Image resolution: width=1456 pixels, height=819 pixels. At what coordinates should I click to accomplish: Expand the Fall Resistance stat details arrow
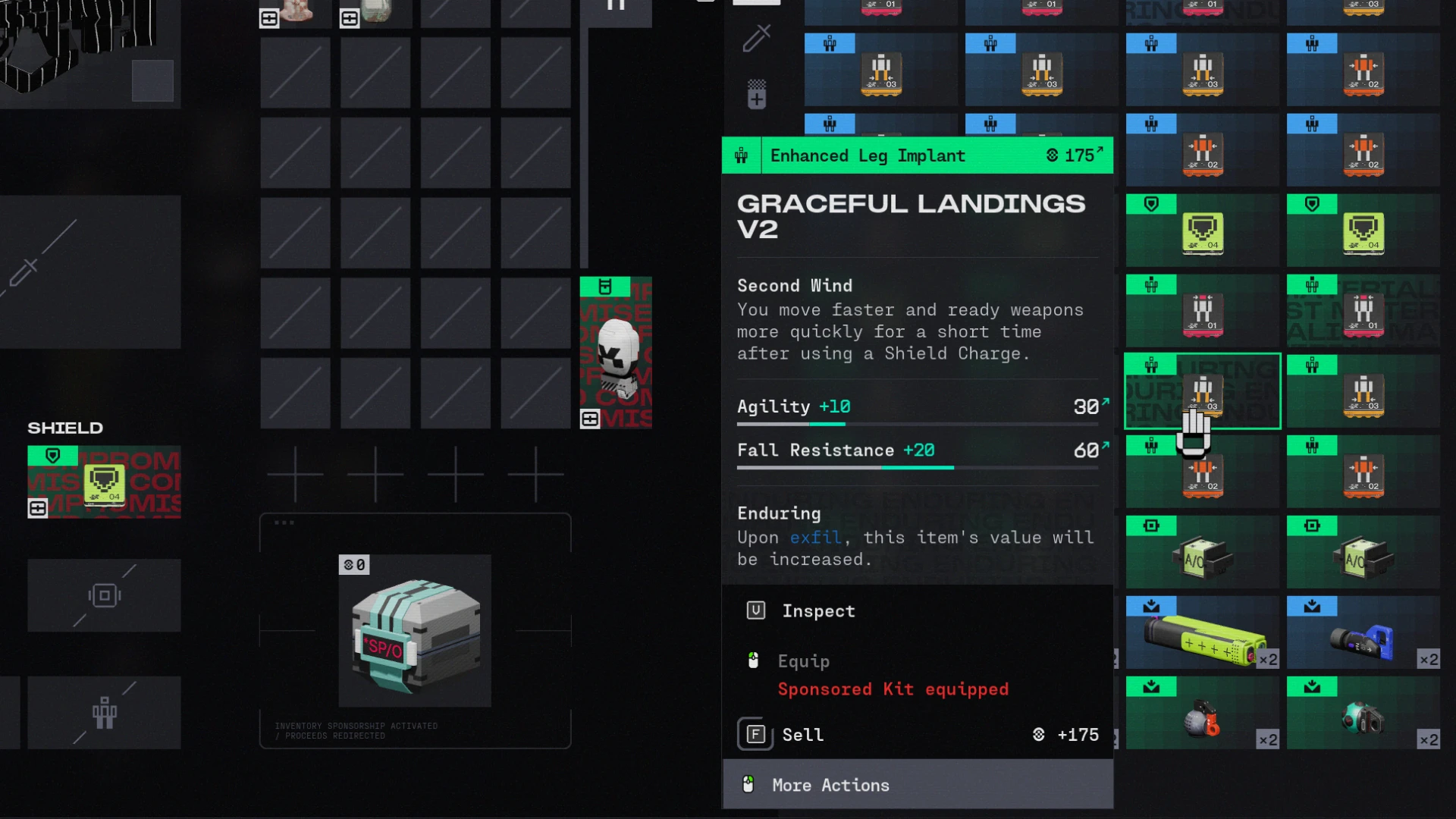pyautogui.click(x=1103, y=448)
